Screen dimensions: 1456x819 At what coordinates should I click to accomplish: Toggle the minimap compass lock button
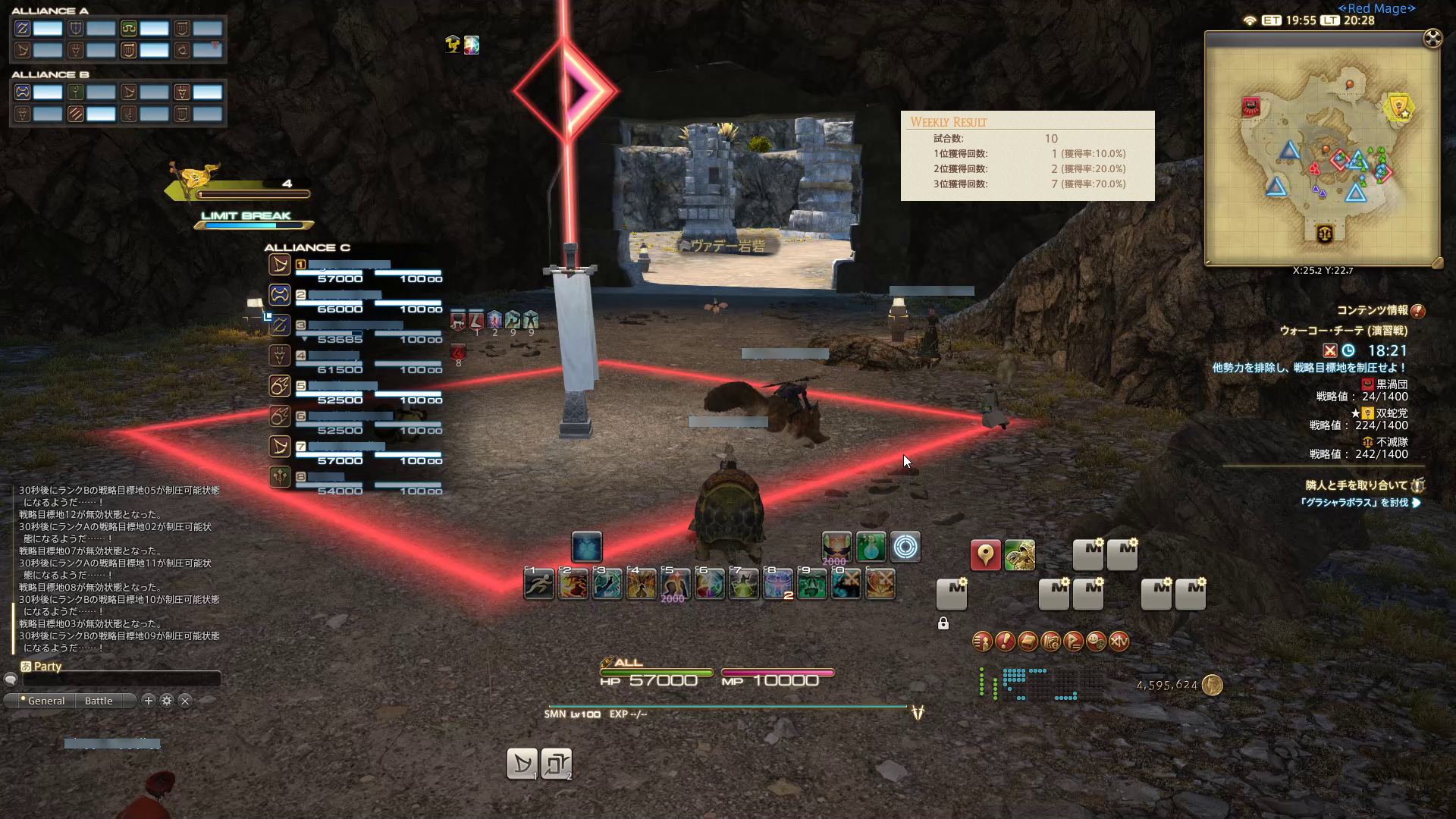click(x=1432, y=38)
